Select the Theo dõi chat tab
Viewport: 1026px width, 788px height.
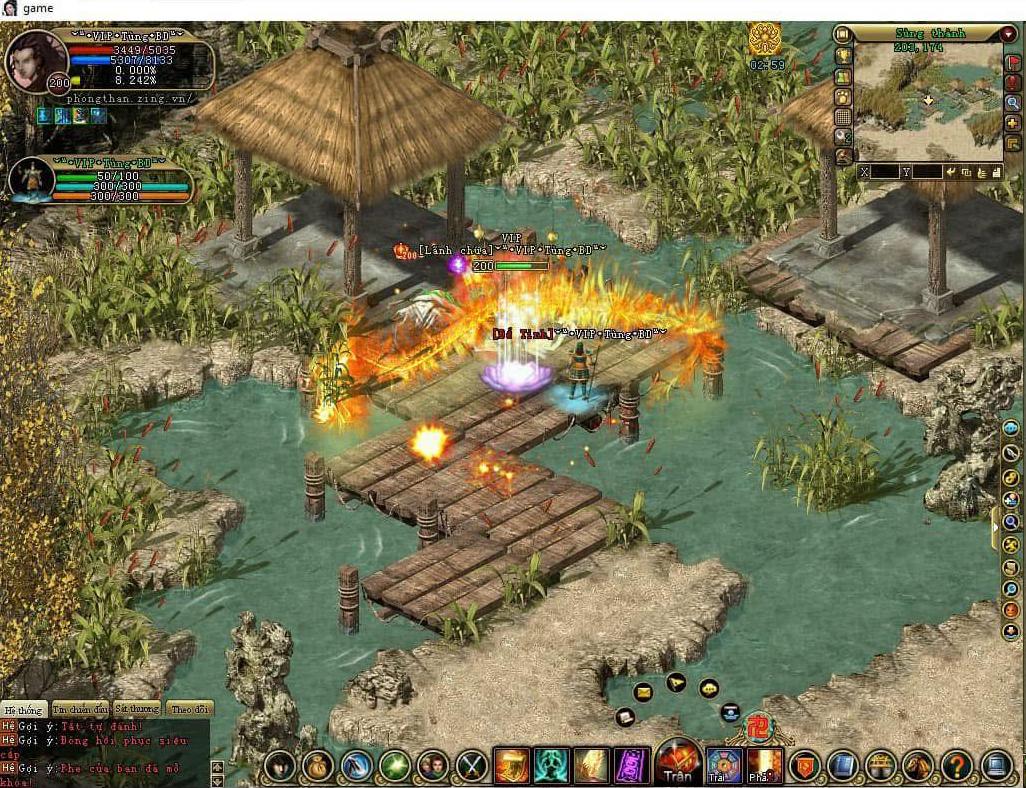[189, 708]
